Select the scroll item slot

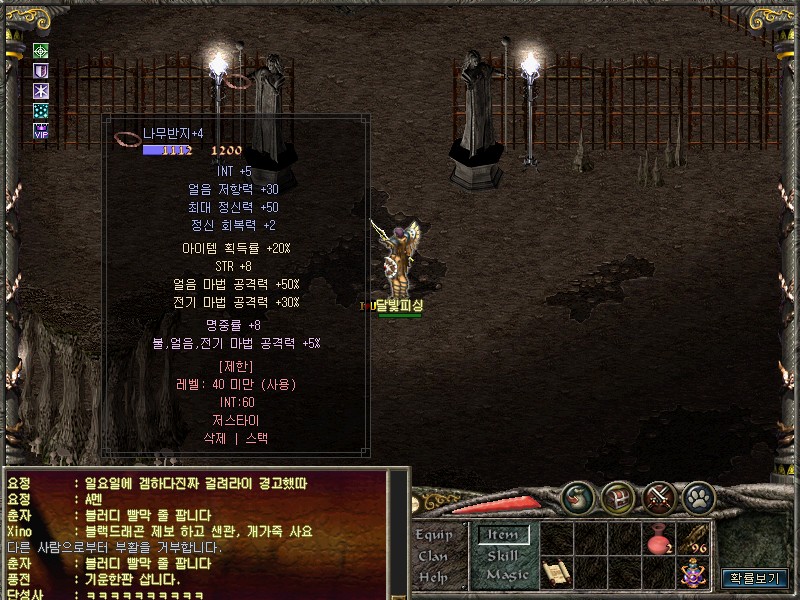click(556, 573)
